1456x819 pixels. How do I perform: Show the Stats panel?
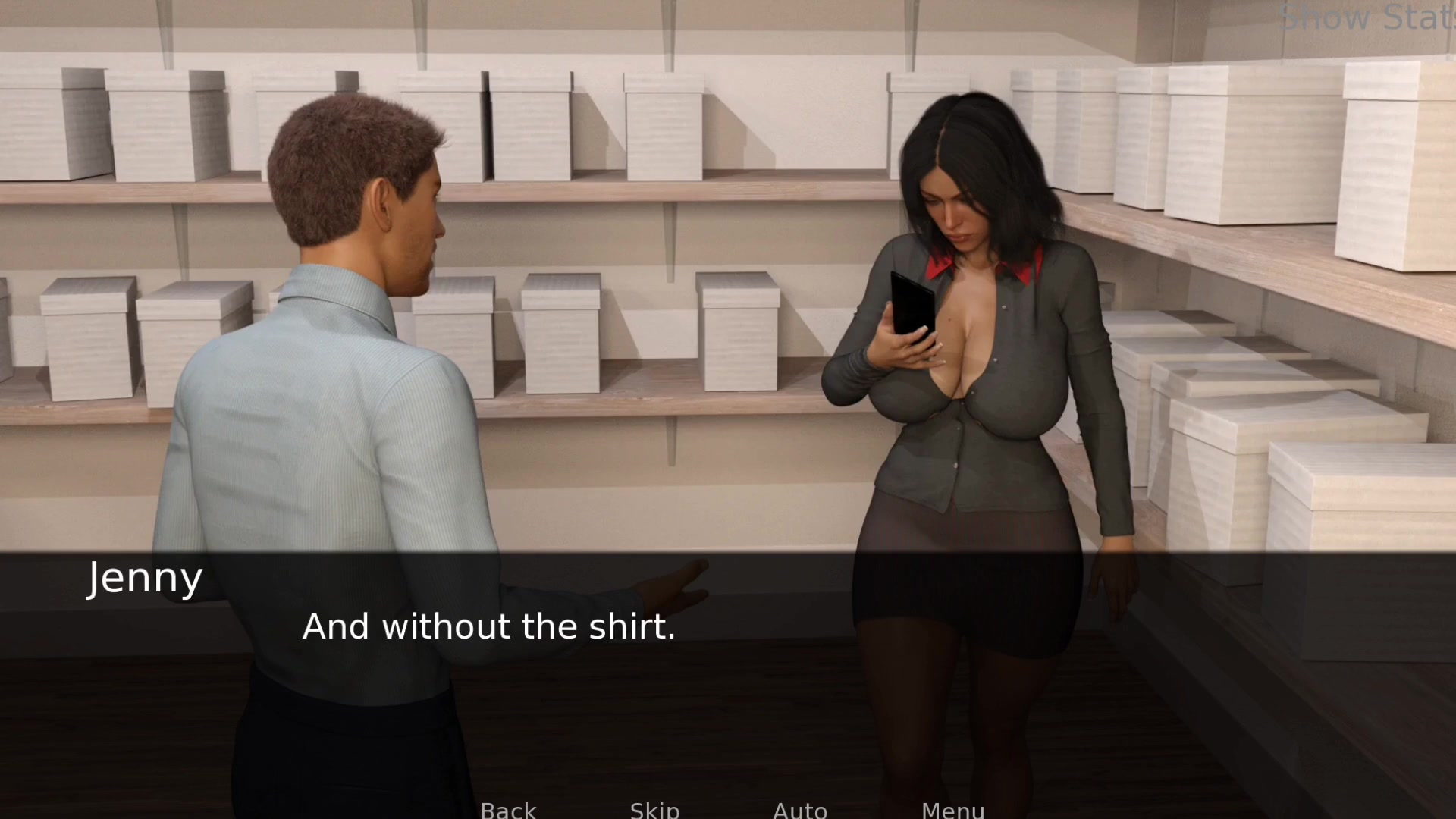click(x=1366, y=18)
